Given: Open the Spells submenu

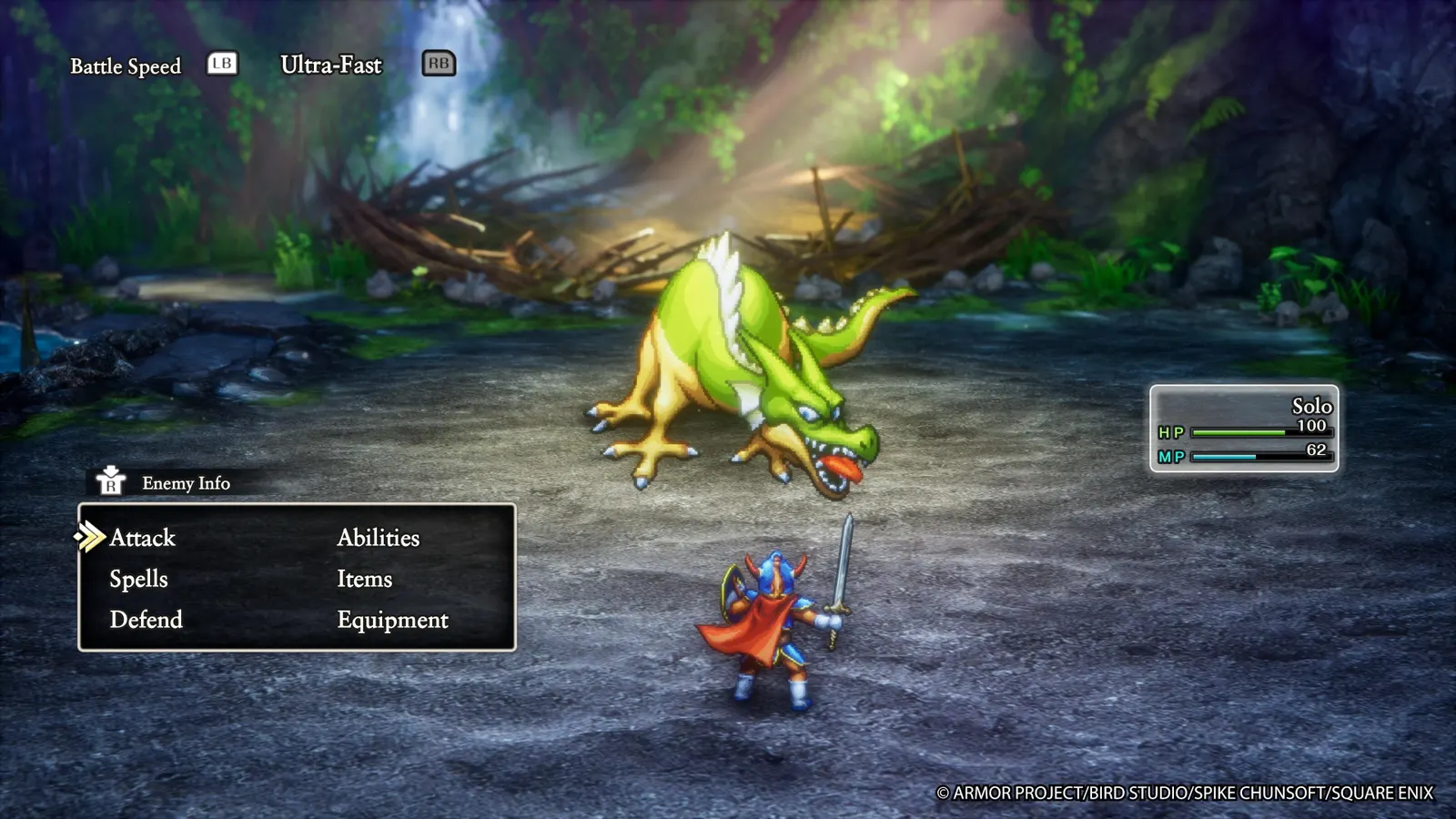Looking at the screenshot, I should [x=138, y=579].
